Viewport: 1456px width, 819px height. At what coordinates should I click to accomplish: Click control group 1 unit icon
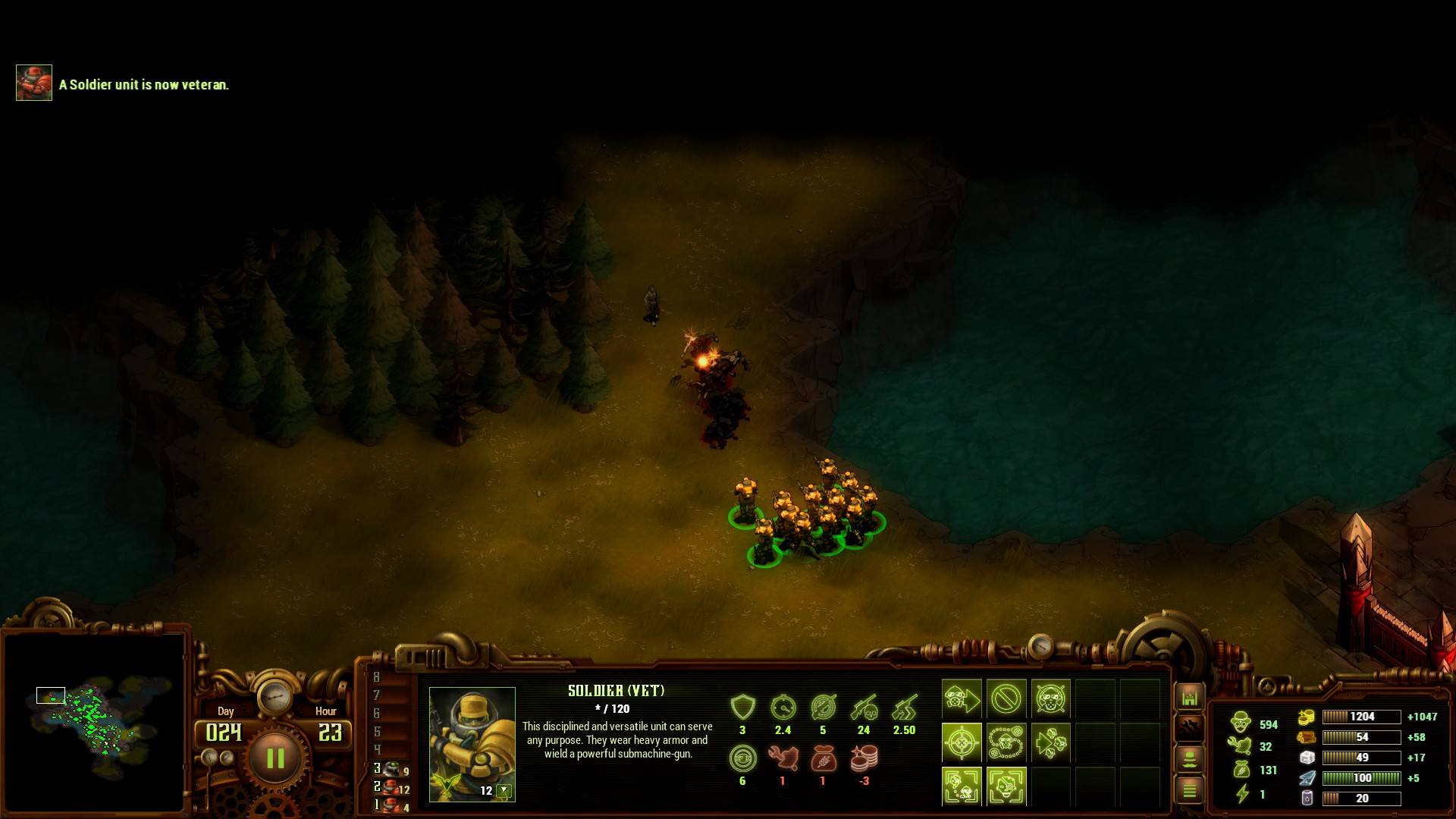pos(391,806)
